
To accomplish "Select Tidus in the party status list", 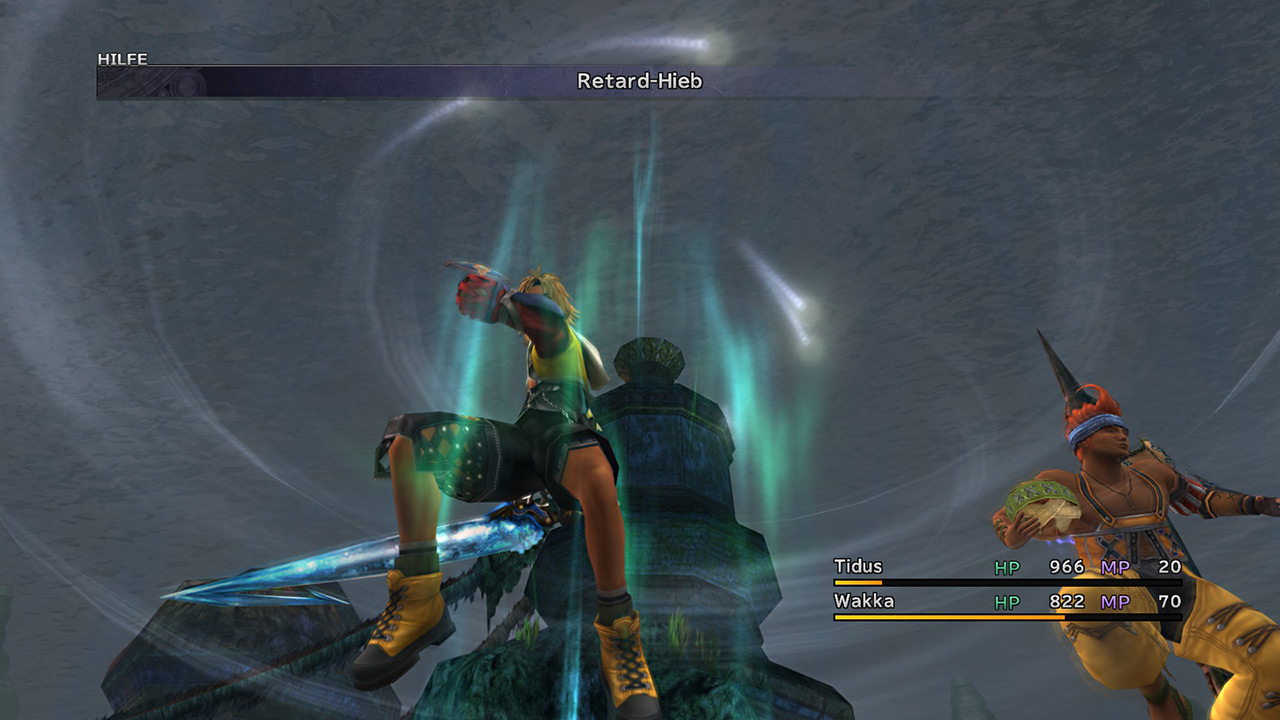I will click(x=859, y=567).
